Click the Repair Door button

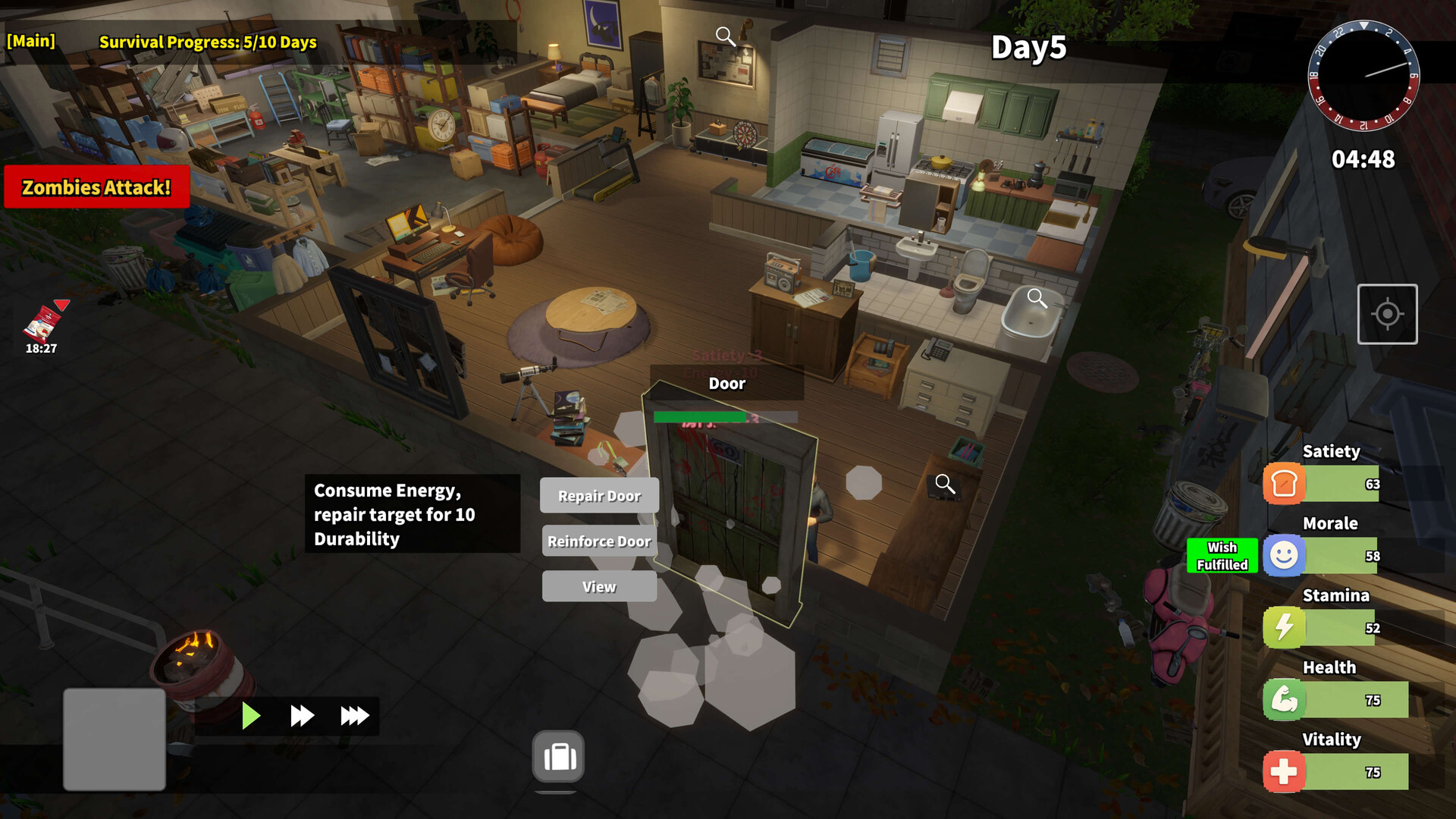coord(599,495)
